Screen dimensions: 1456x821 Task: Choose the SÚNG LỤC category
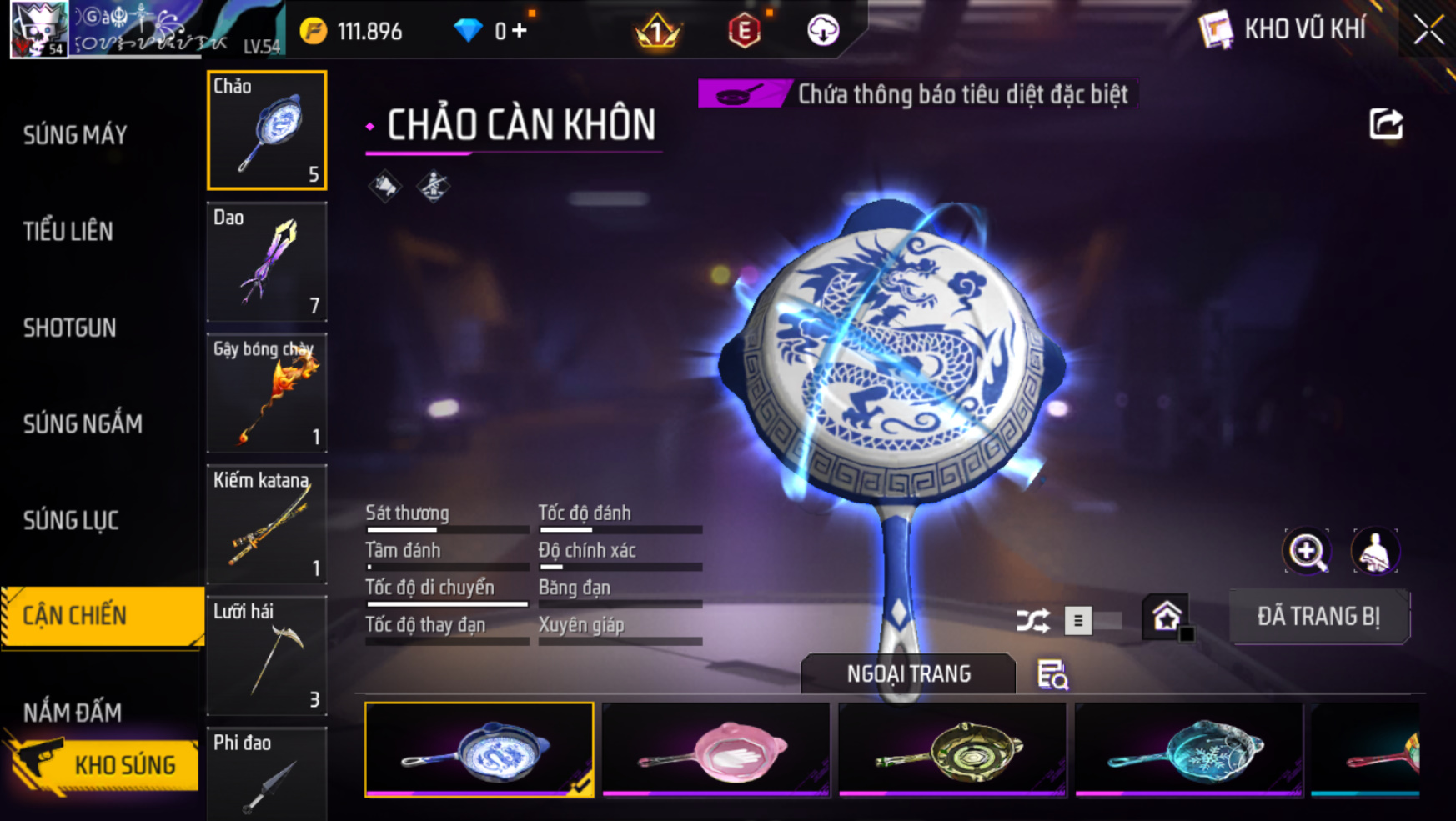click(71, 521)
